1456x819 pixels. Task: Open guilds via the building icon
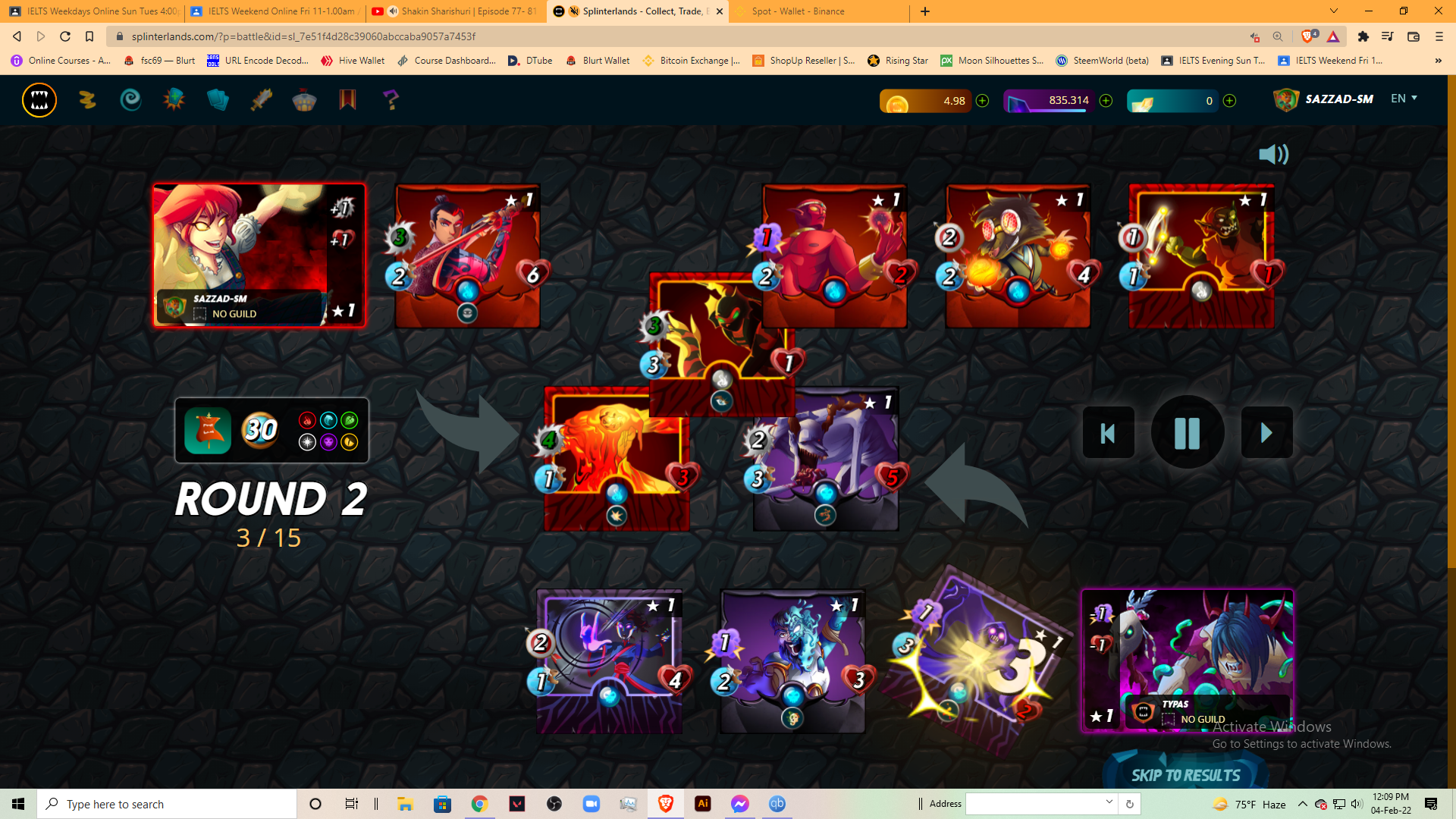pyautogui.click(x=305, y=99)
